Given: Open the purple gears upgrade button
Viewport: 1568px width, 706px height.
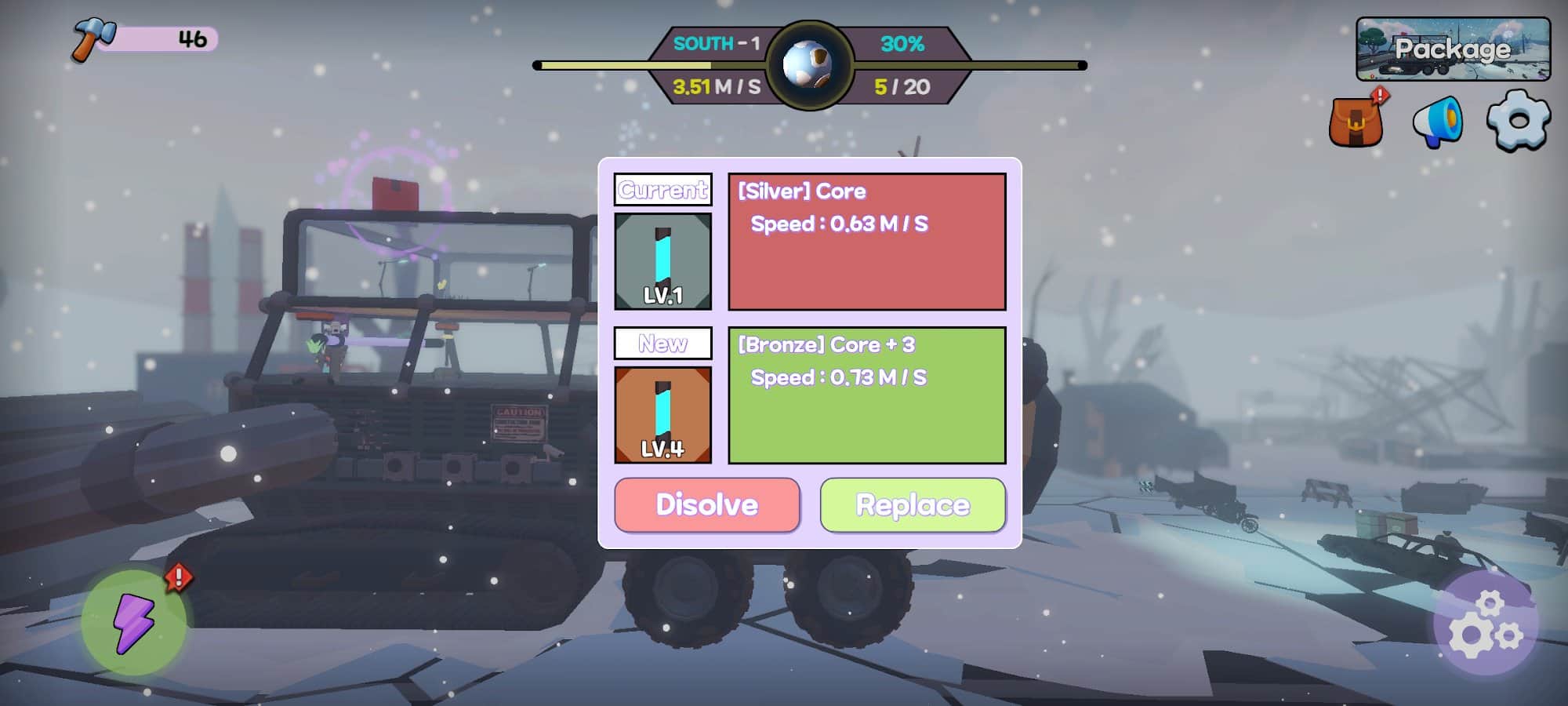Looking at the screenshot, I should point(1485,623).
